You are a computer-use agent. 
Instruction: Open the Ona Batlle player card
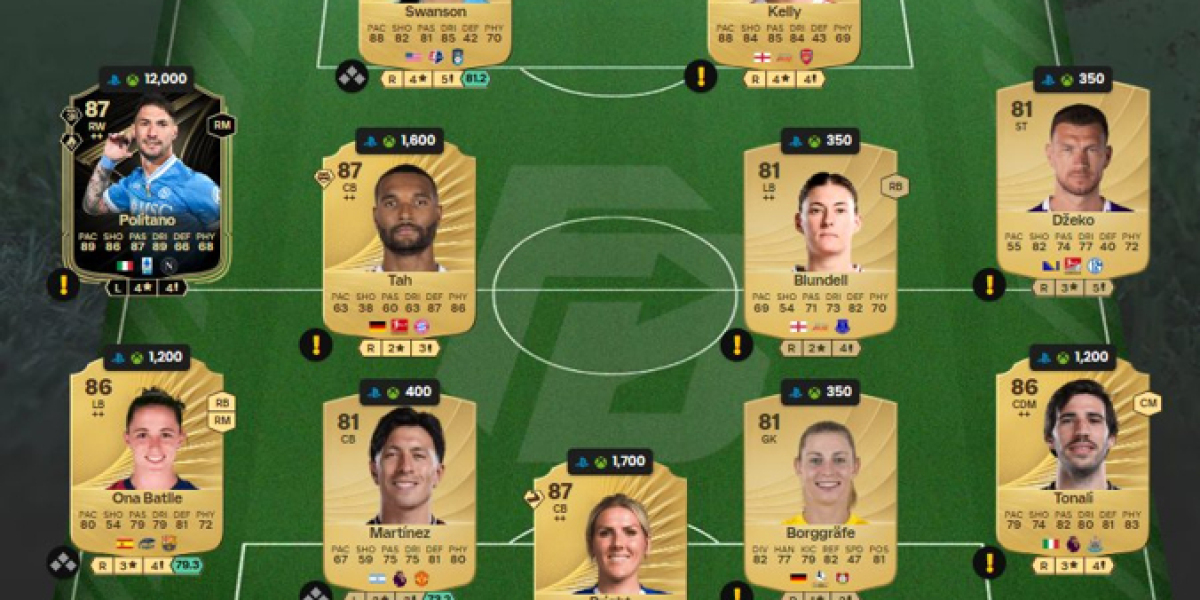[146, 455]
